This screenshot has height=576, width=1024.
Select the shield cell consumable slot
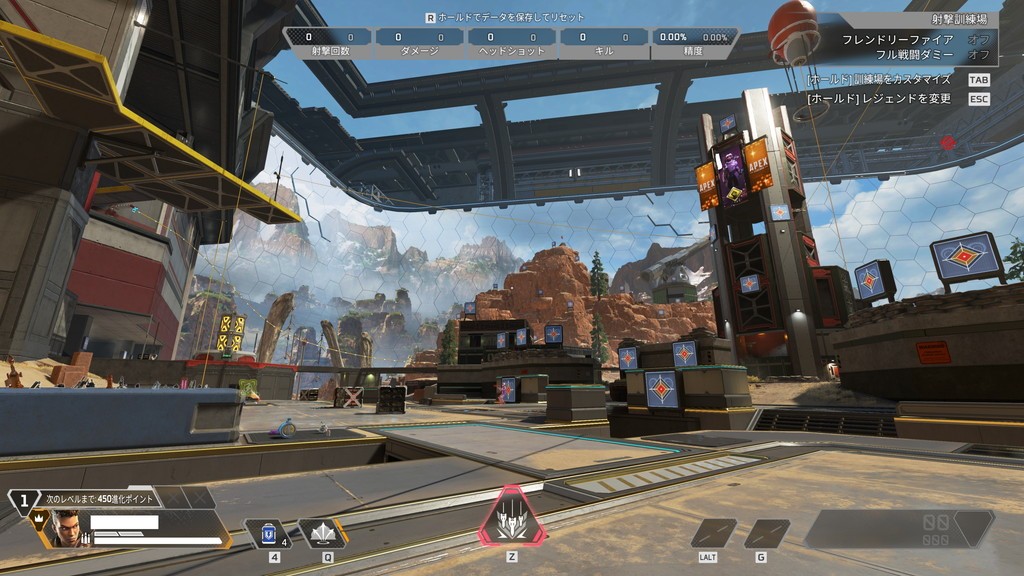(268, 534)
